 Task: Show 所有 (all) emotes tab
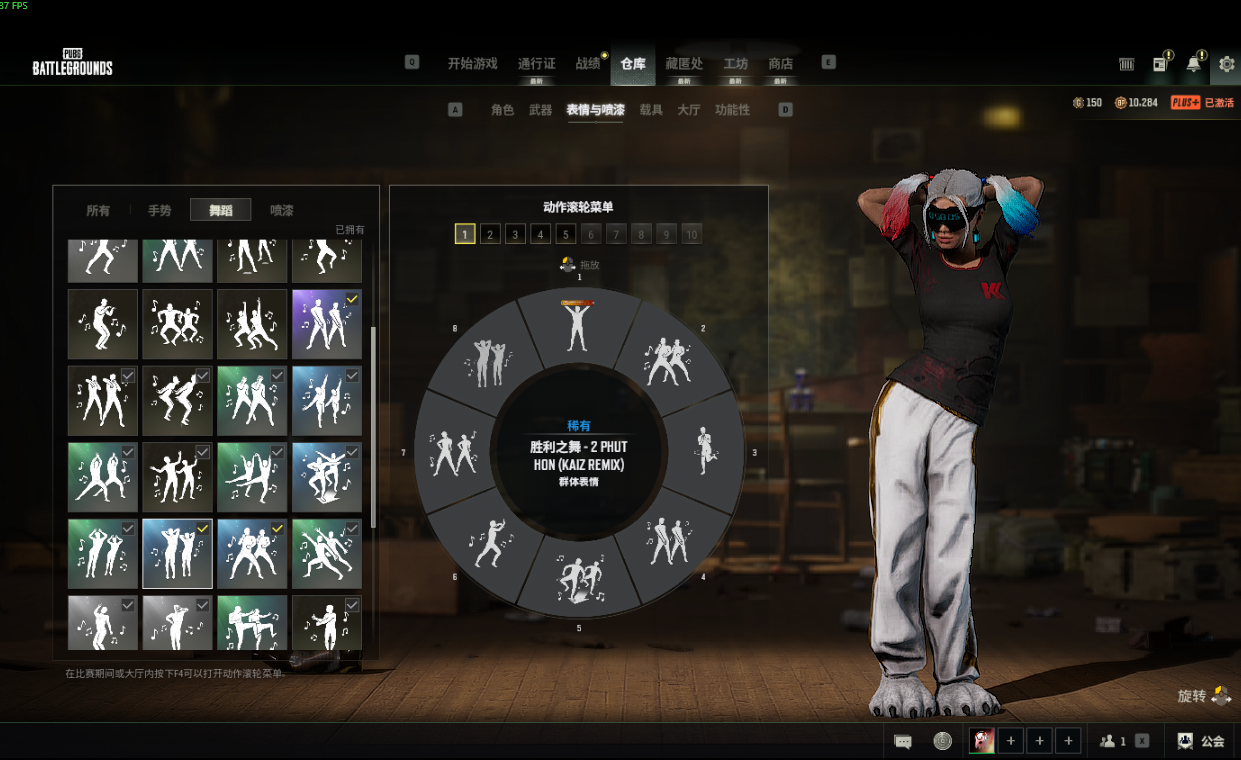click(x=98, y=210)
